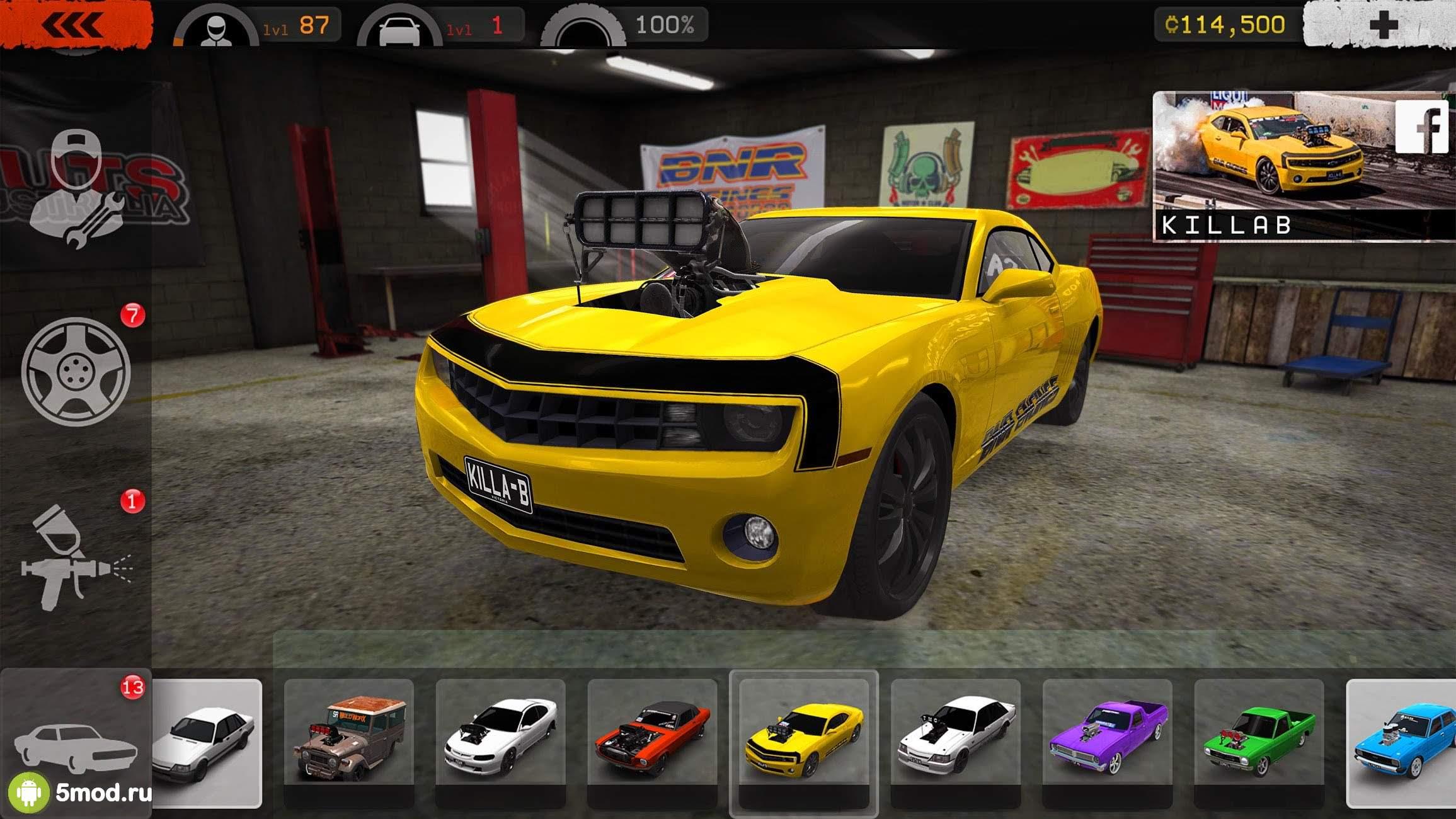Screen dimensions: 1456x819
Task: Choose the plain white stock sedan thumbnail
Action: (x=207, y=742)
